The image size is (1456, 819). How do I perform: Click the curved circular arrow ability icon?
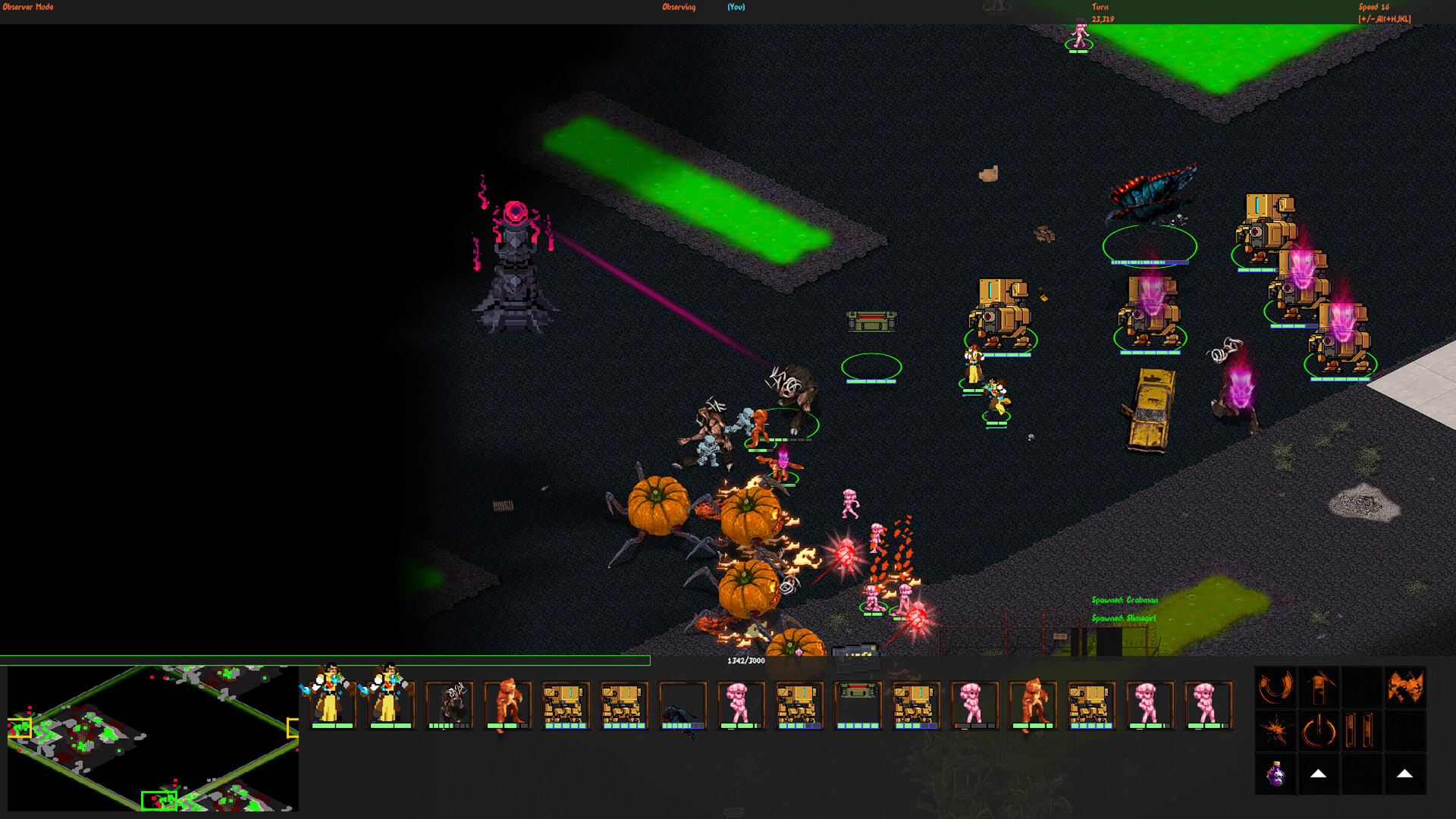pyautogui.click(x=1275, y=689)
